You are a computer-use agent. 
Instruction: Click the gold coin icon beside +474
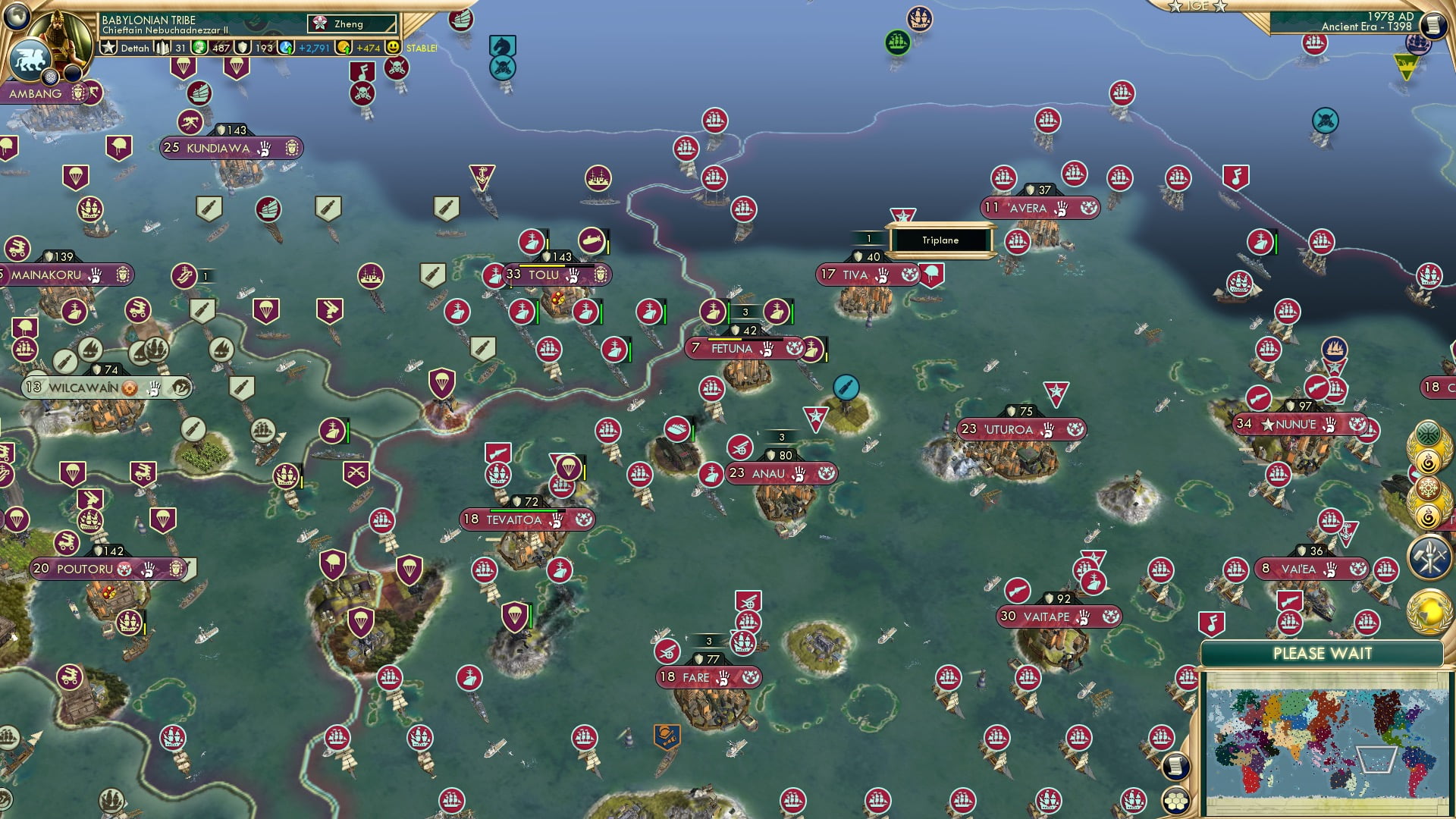tap(344, 49)
